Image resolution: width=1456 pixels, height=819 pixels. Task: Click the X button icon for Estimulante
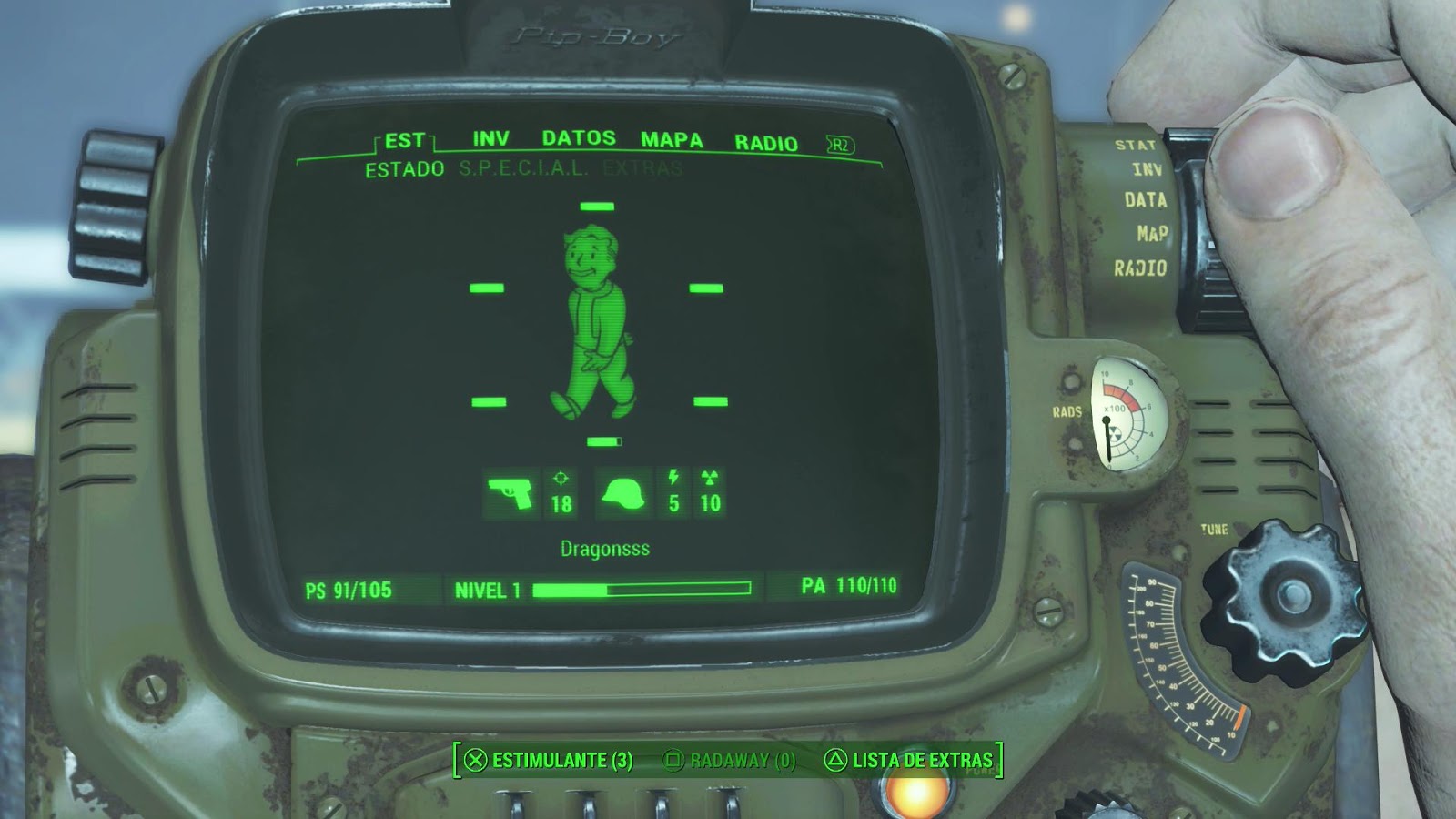click(x=472, y=757)
